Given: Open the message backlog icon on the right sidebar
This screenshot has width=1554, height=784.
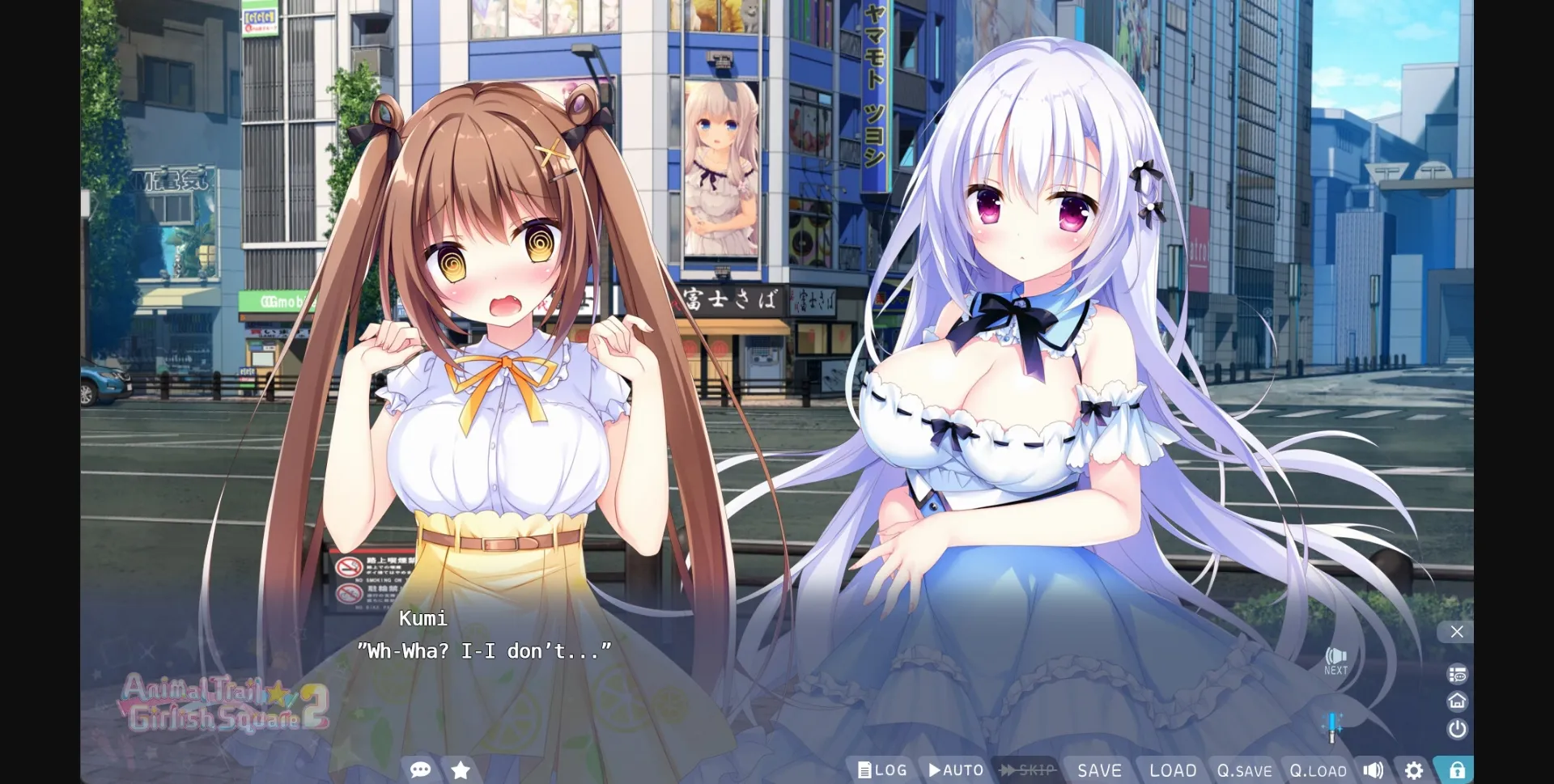Looking at the screenshot, I should click(x=1457, y=672).
